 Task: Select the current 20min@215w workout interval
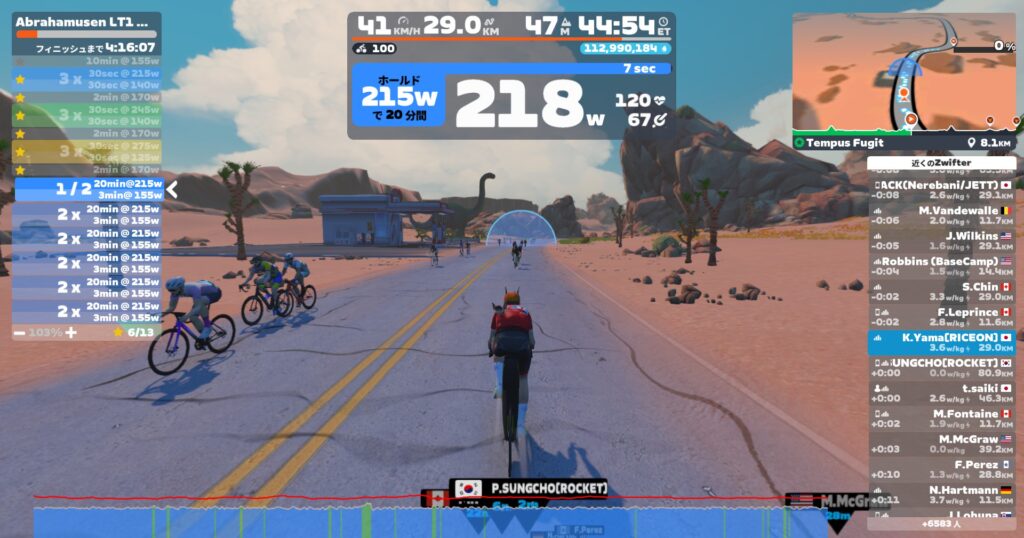pos(90,189)
